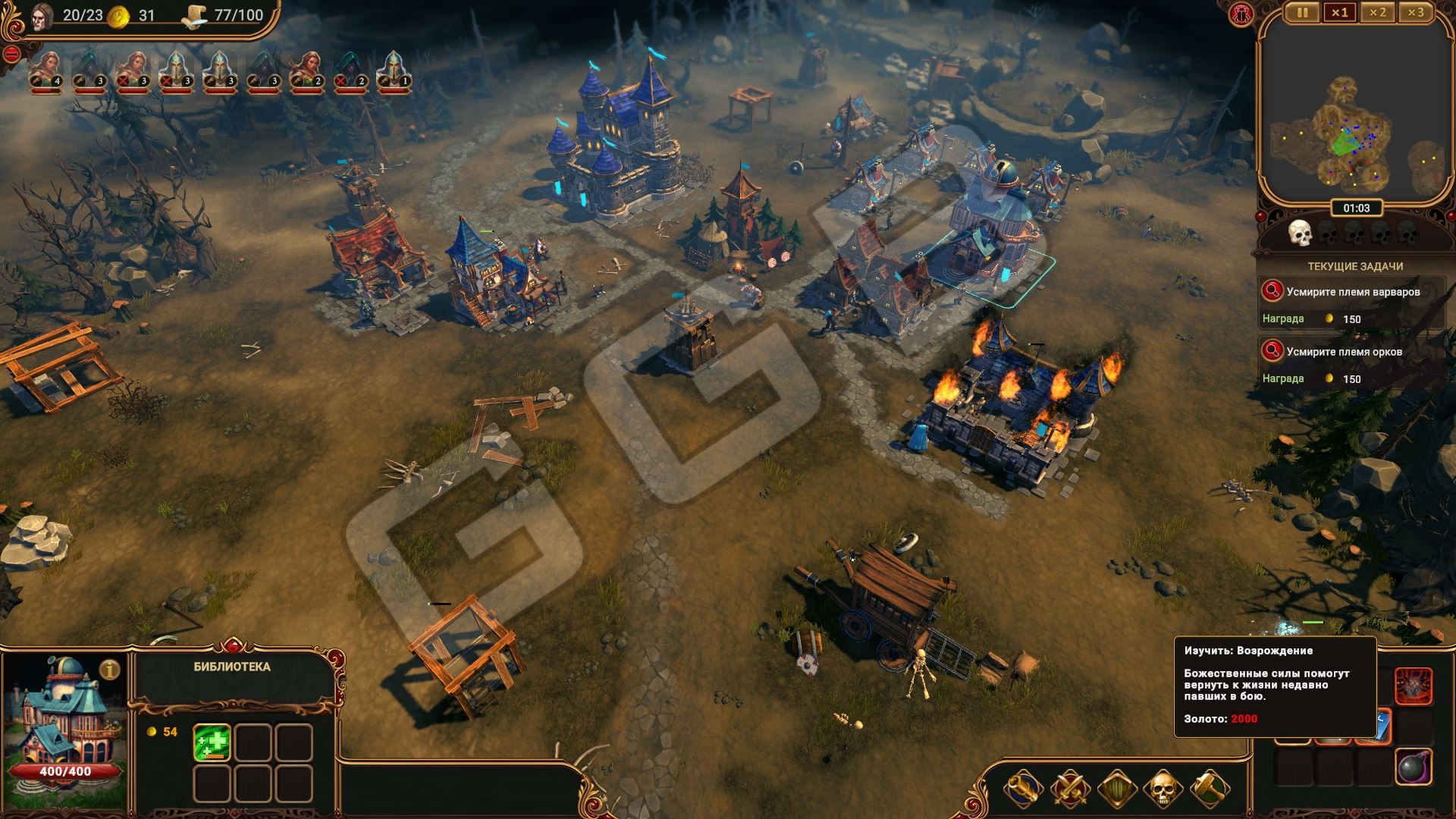
Task: Select the ×1 speed button
Action: pyautogui.click(x=1339, y=13)
